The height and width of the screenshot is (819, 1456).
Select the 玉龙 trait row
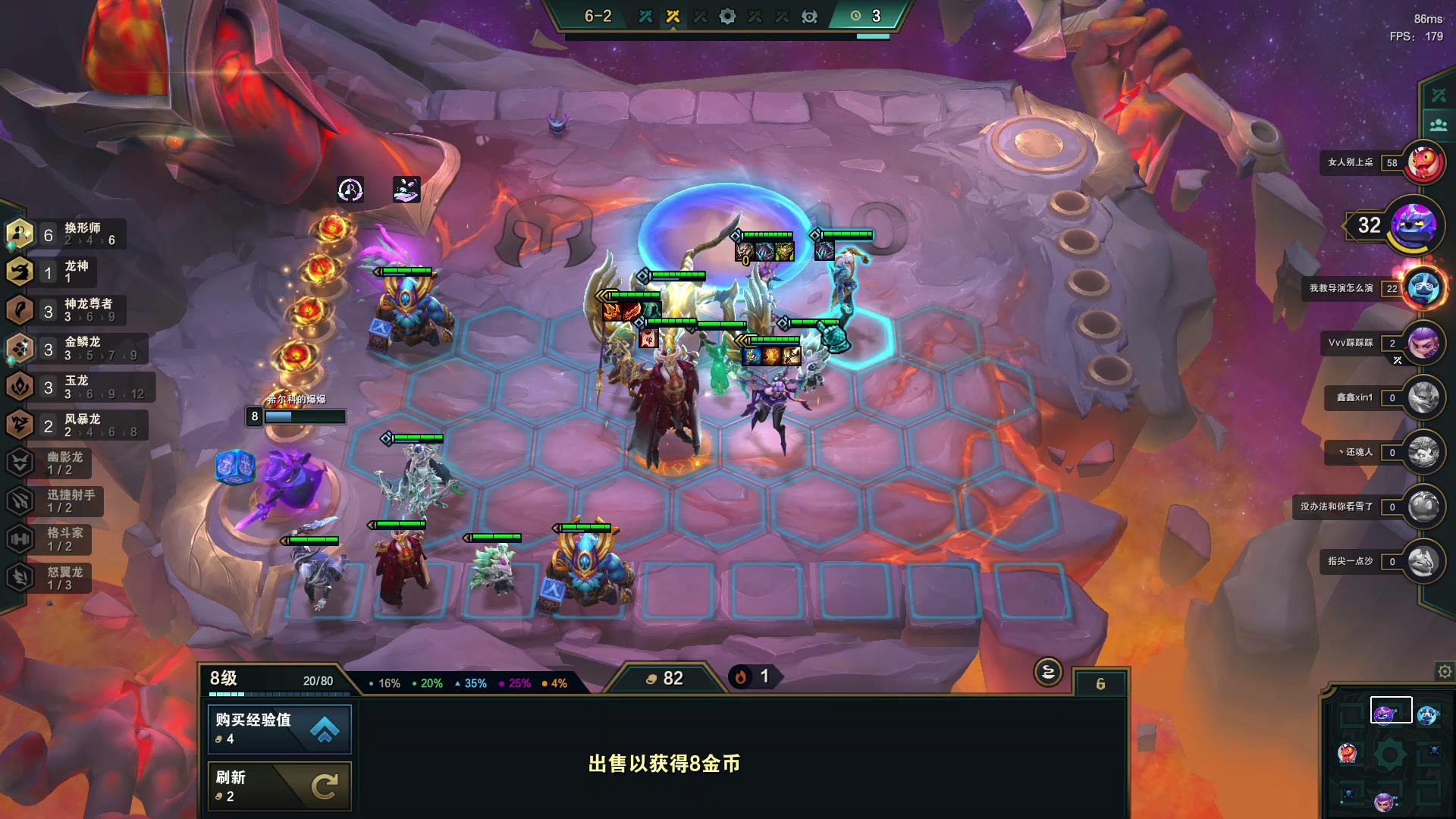[76, 387]
